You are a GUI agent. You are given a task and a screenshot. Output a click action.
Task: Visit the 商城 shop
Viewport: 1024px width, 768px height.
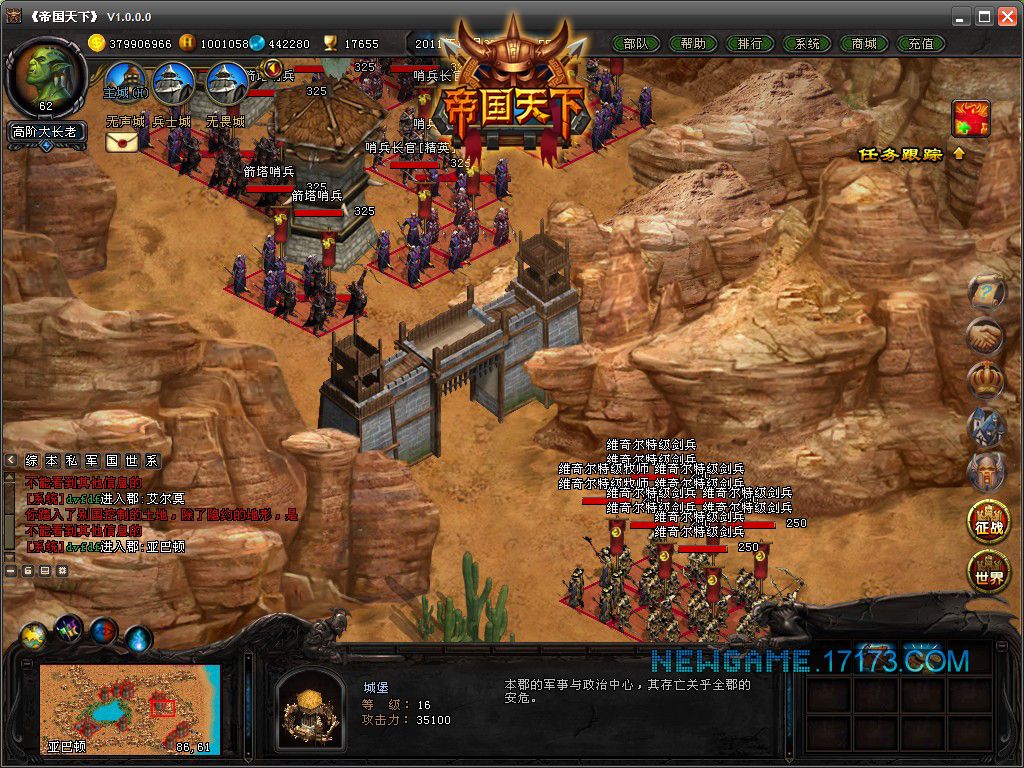coord(864,44)
